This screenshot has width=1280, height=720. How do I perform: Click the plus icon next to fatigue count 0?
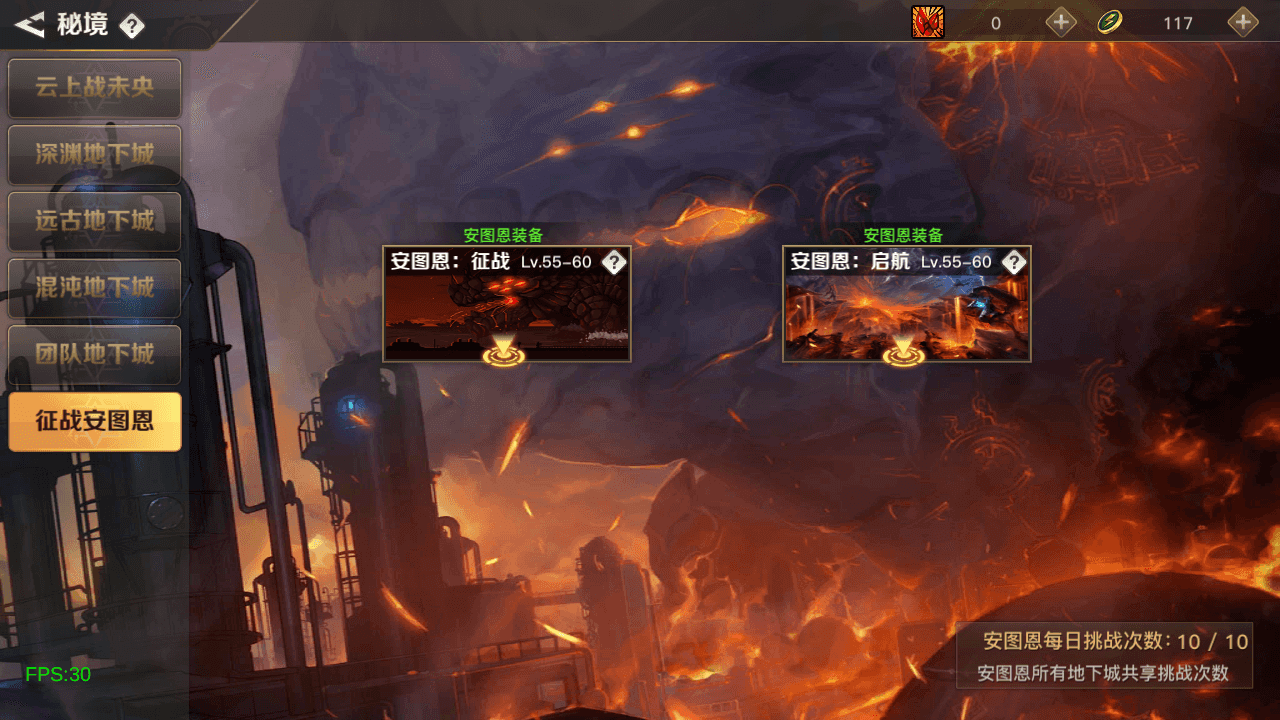coord(1060,22)
